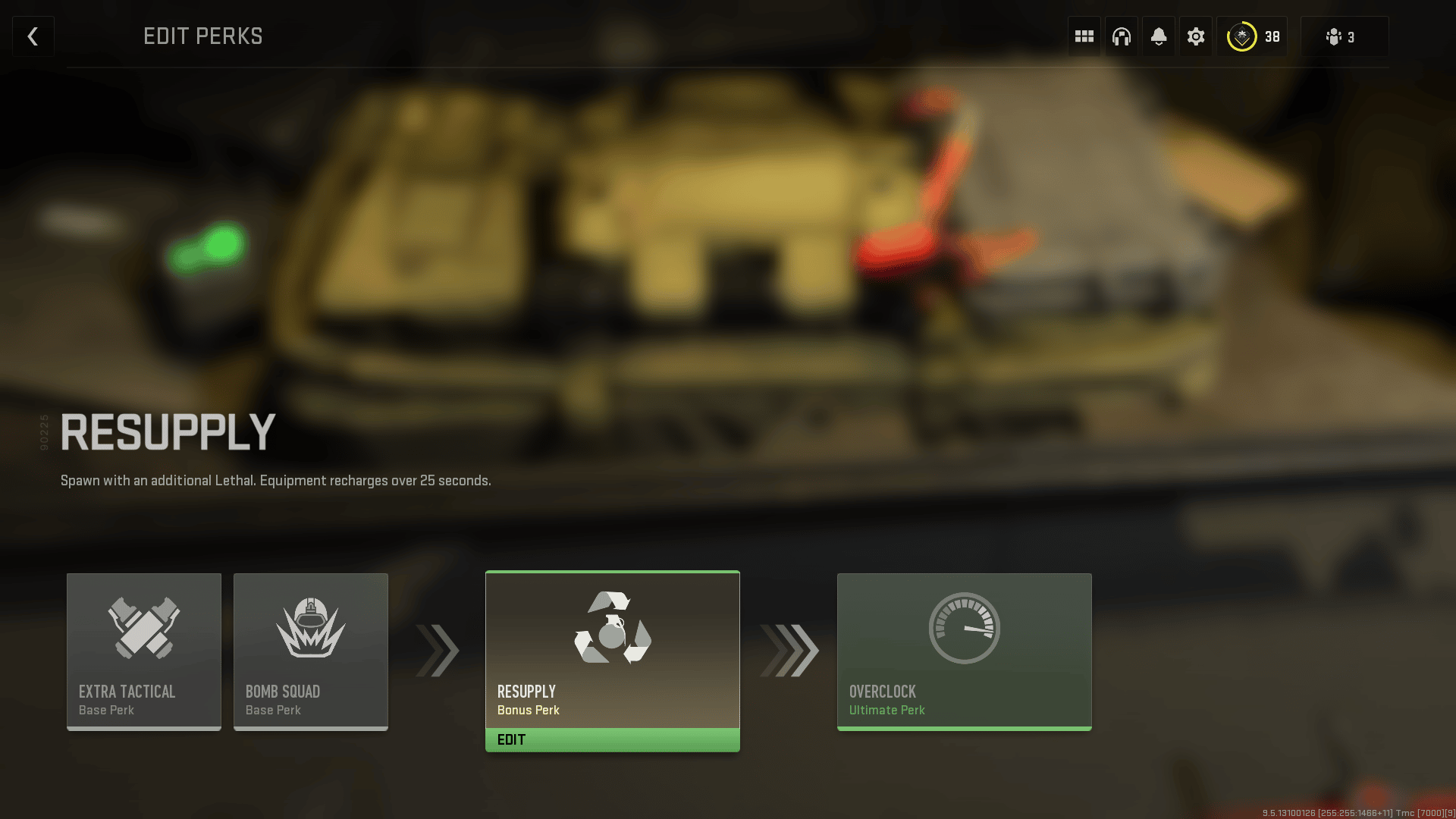1456x819 pixels.
Task: Click the double chevron after Bomb Squad
Action: [x=436, y=651]
